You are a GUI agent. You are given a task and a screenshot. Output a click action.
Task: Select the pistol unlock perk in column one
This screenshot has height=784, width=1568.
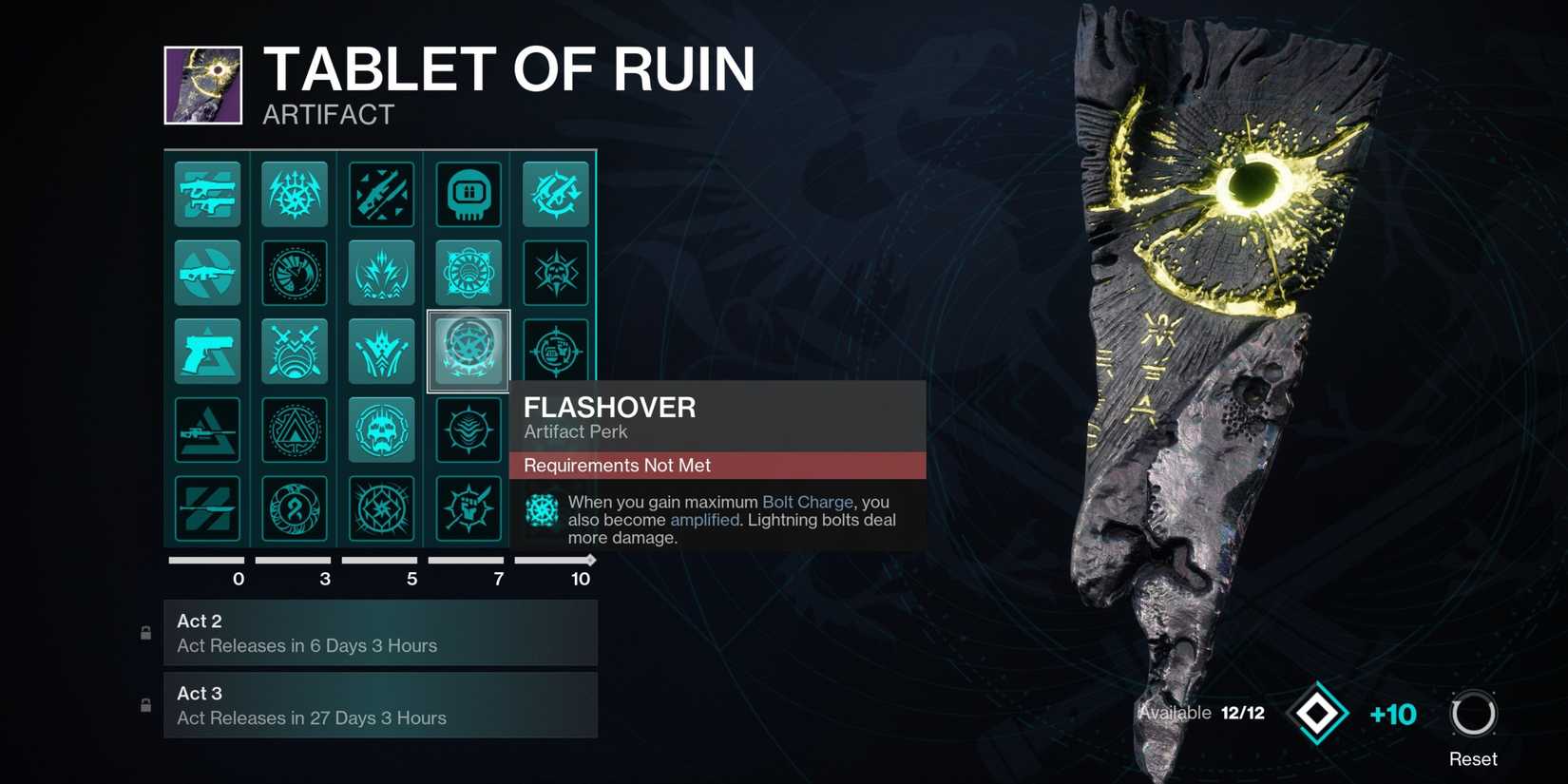pos(207,350)
